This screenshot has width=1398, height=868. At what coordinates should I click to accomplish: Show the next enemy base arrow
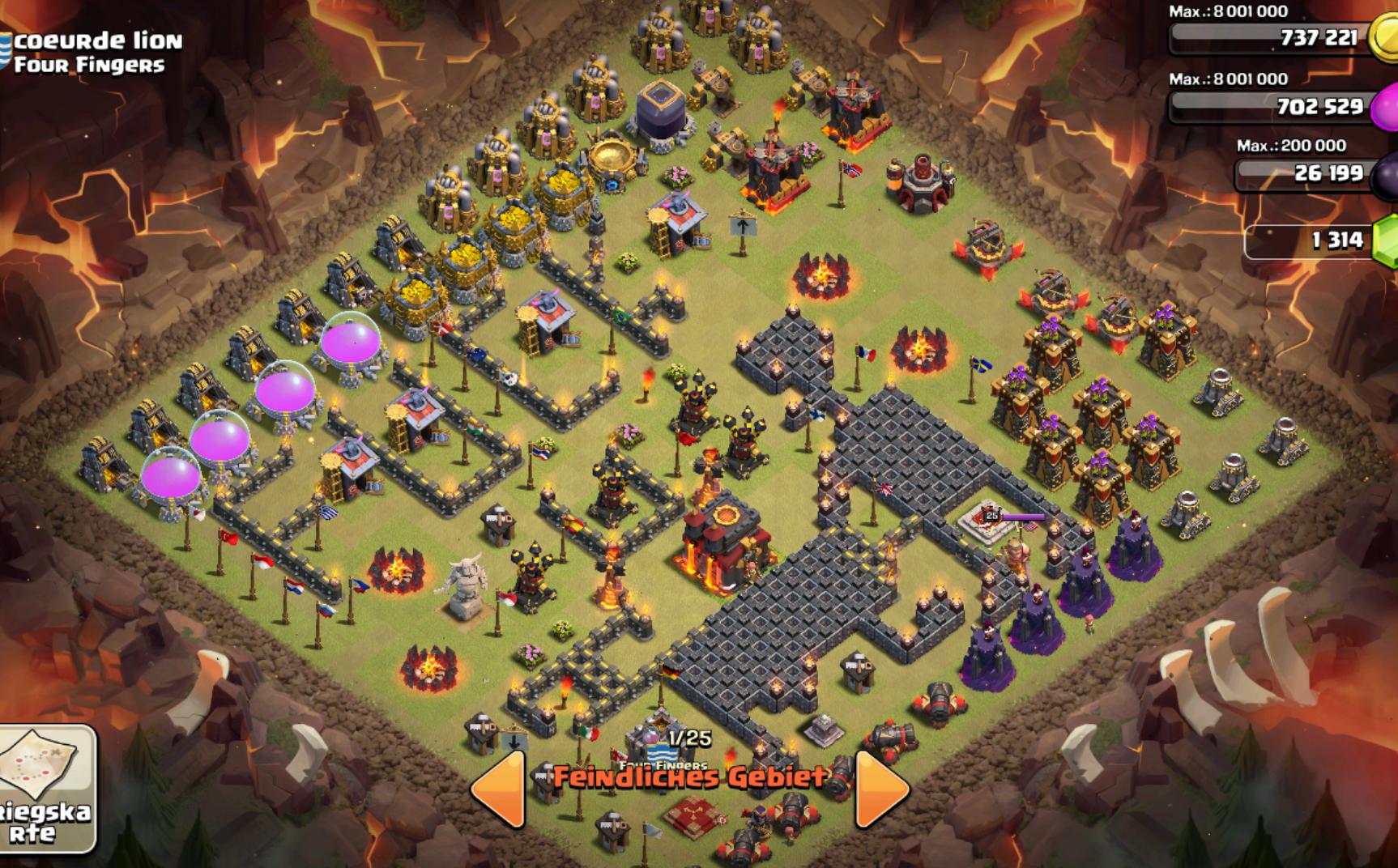tap(880, 789)
